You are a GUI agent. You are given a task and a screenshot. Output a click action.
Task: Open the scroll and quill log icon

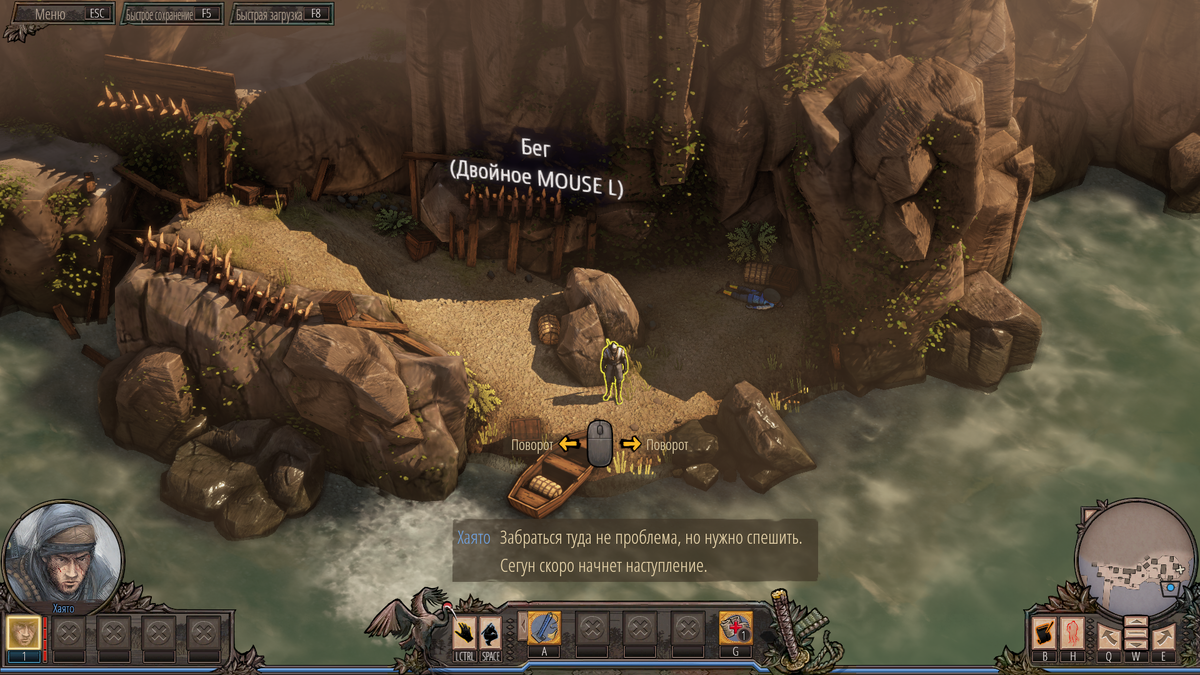pos(1044,633)
